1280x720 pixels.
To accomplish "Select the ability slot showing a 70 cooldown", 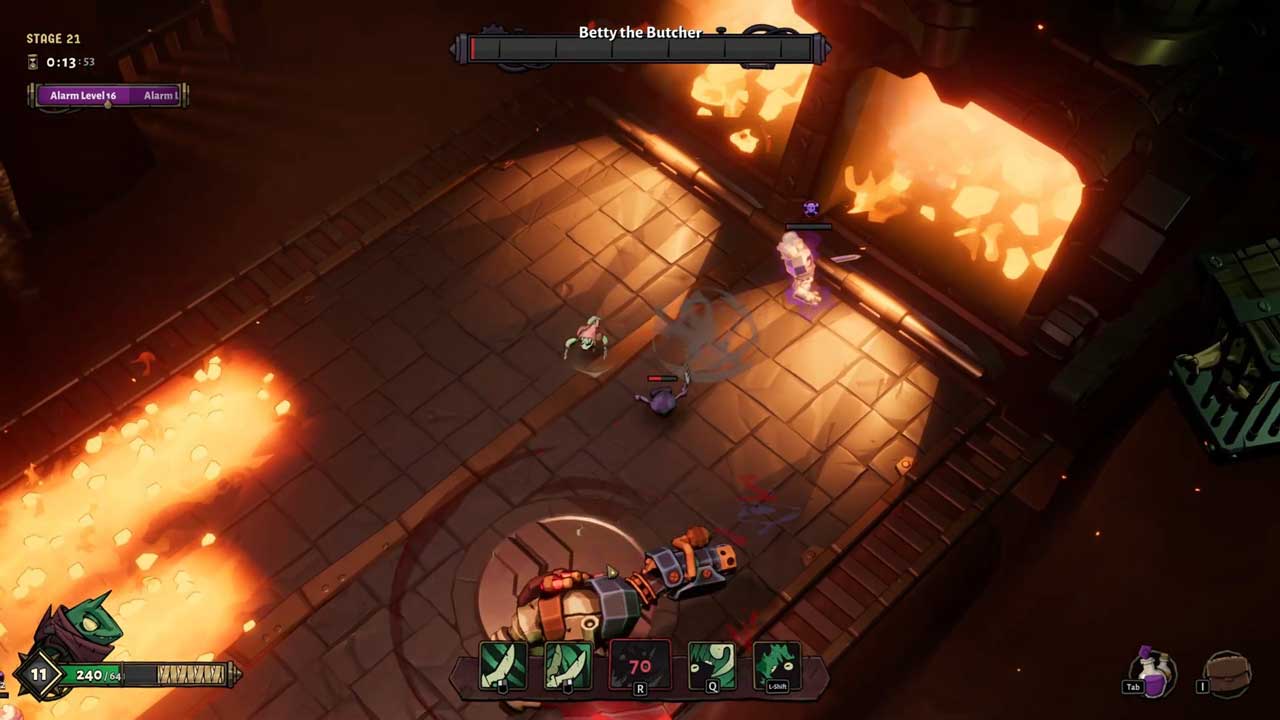I will click(640, 667).
